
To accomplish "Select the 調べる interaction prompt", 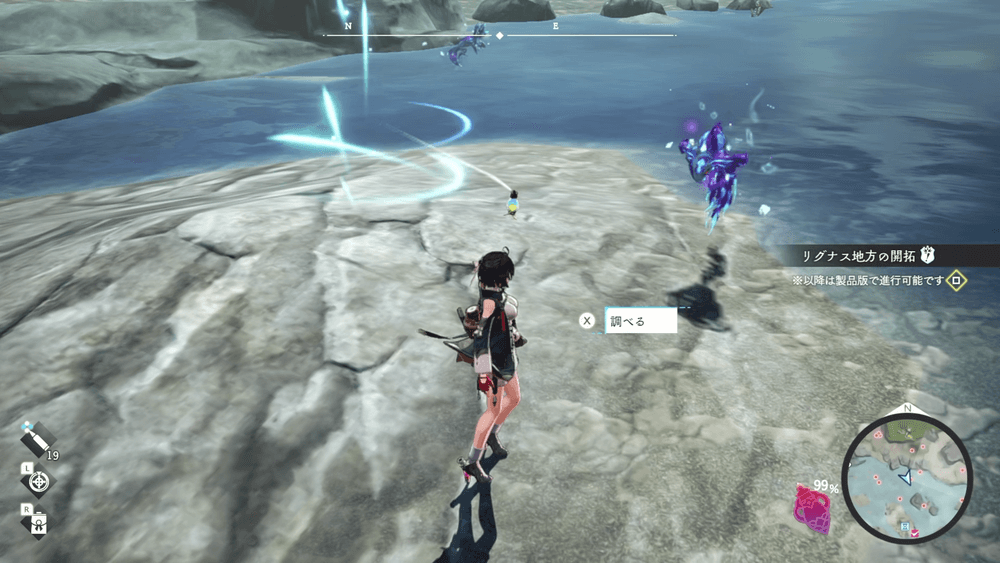I will pyautogui.click(x=640, y=321).
